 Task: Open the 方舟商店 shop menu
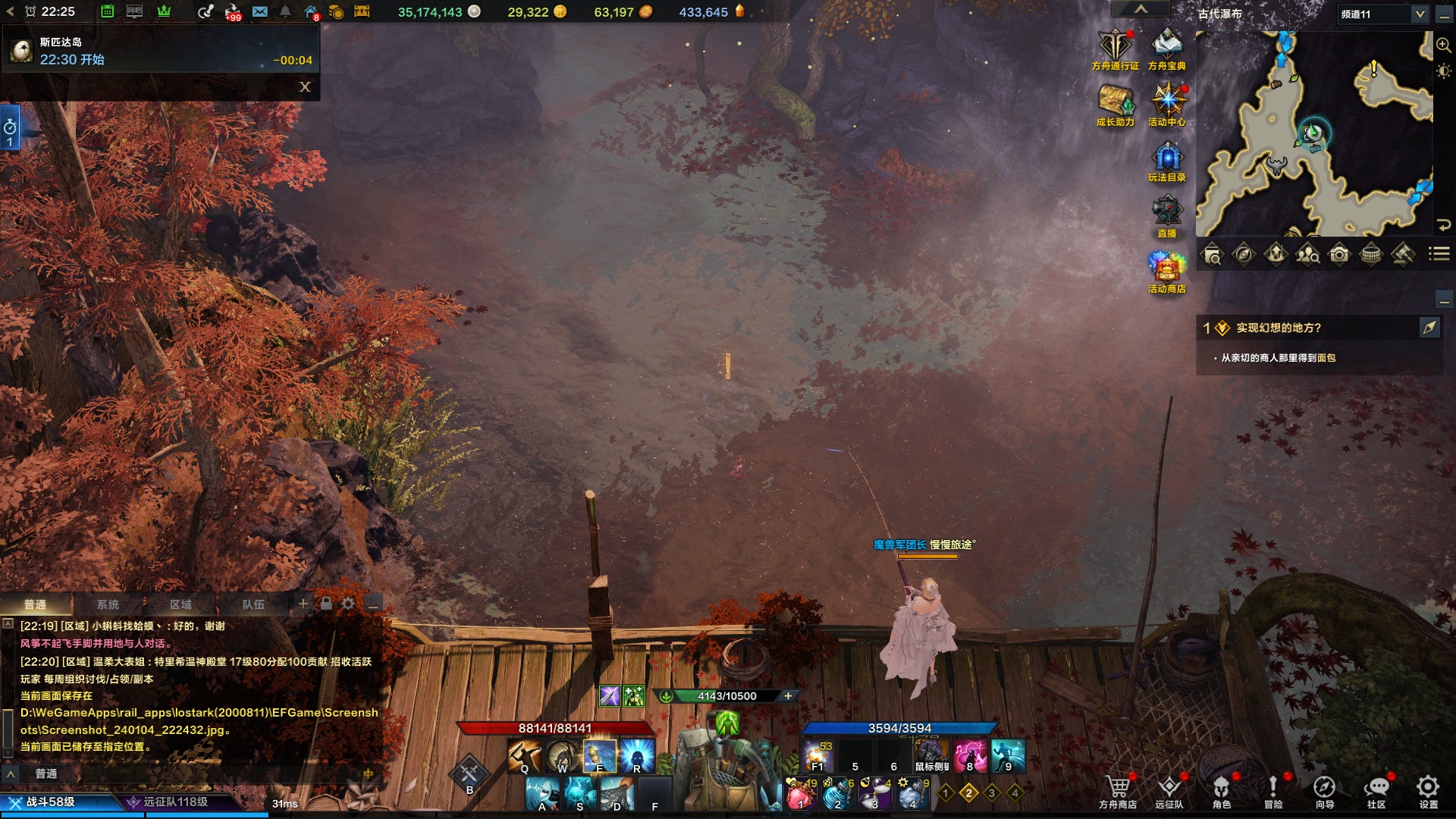coord(1117,790)
